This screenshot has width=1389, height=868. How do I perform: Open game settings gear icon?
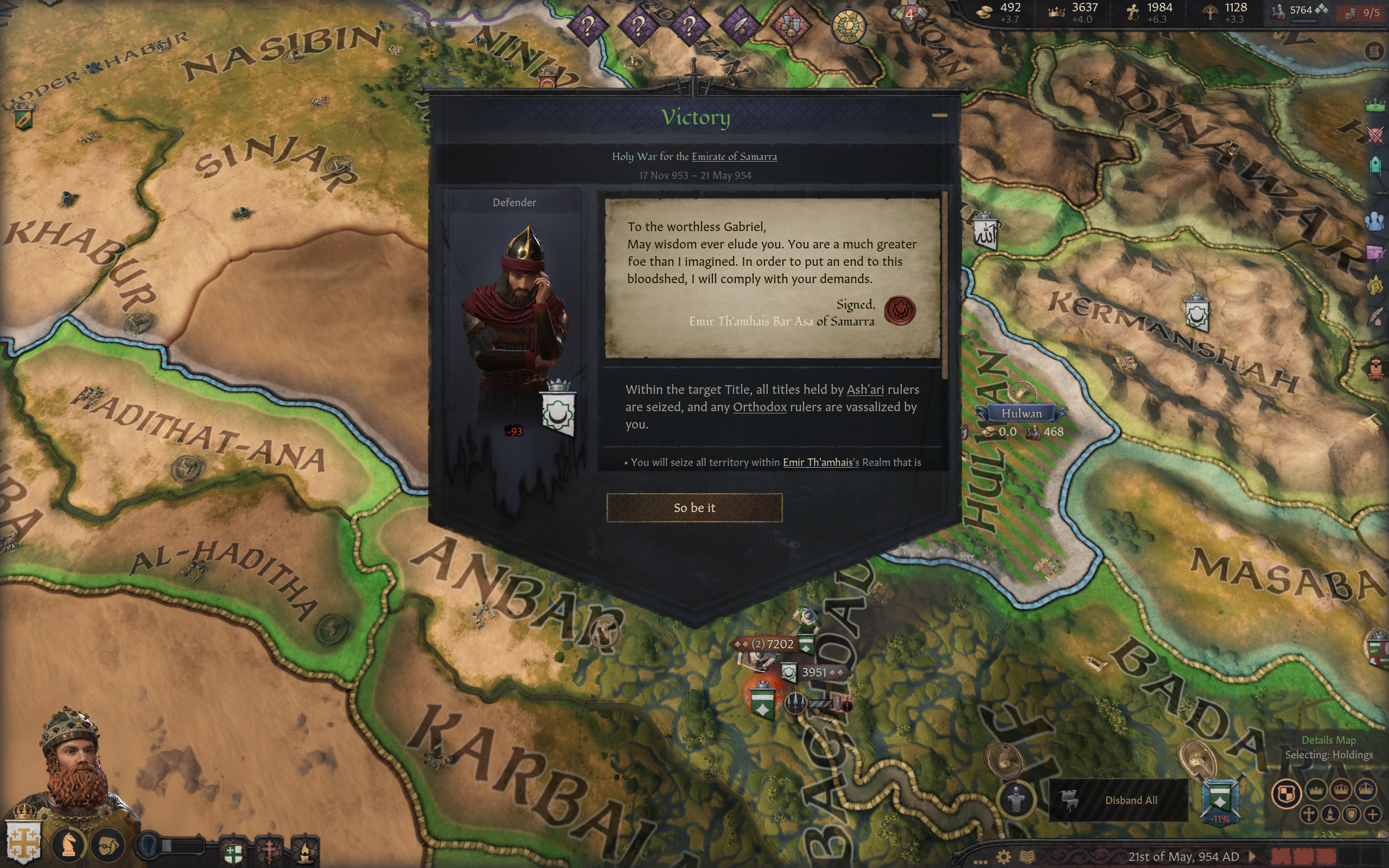tap(1003, 857)
